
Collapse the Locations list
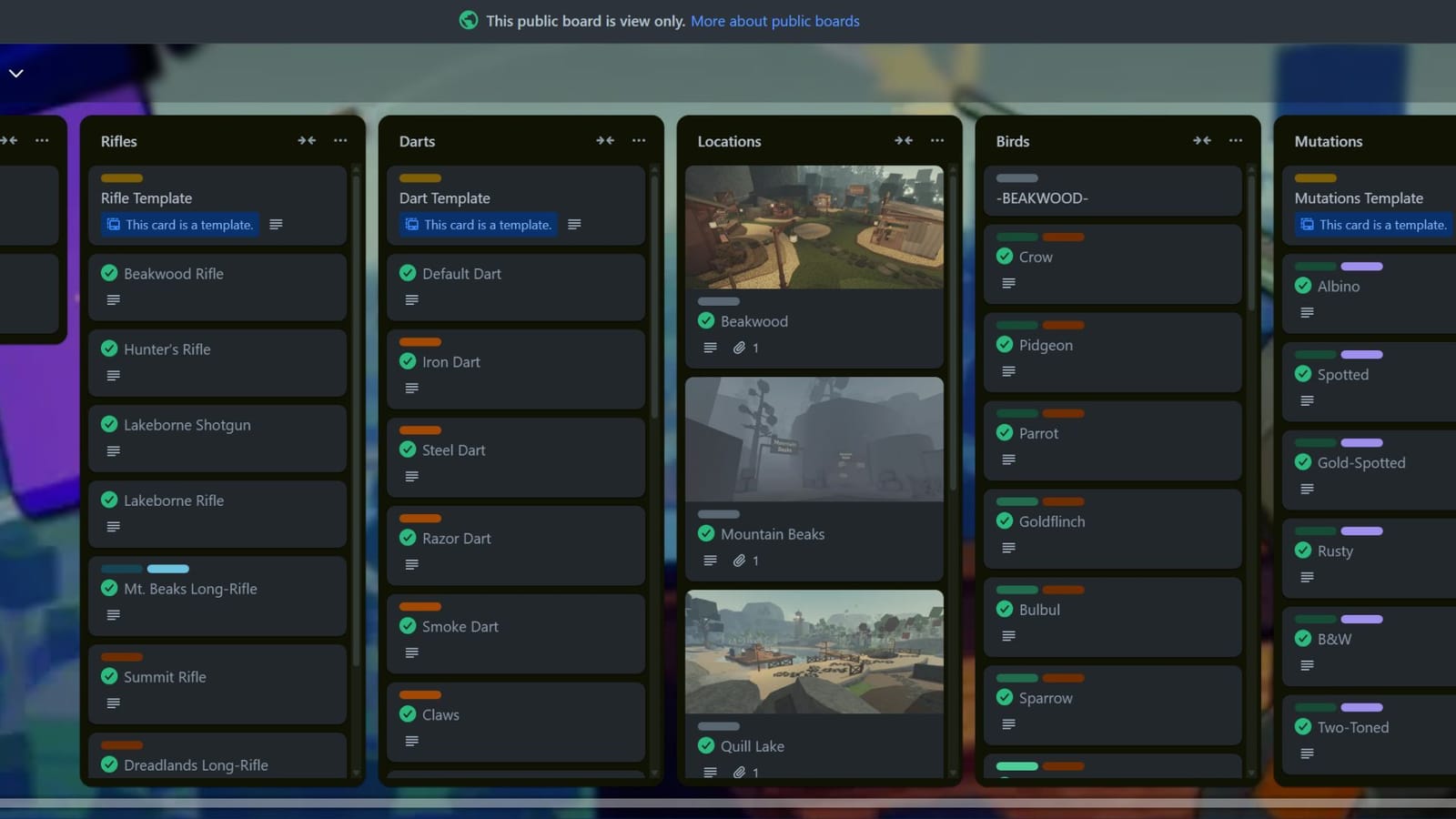(x=904, y=140)
